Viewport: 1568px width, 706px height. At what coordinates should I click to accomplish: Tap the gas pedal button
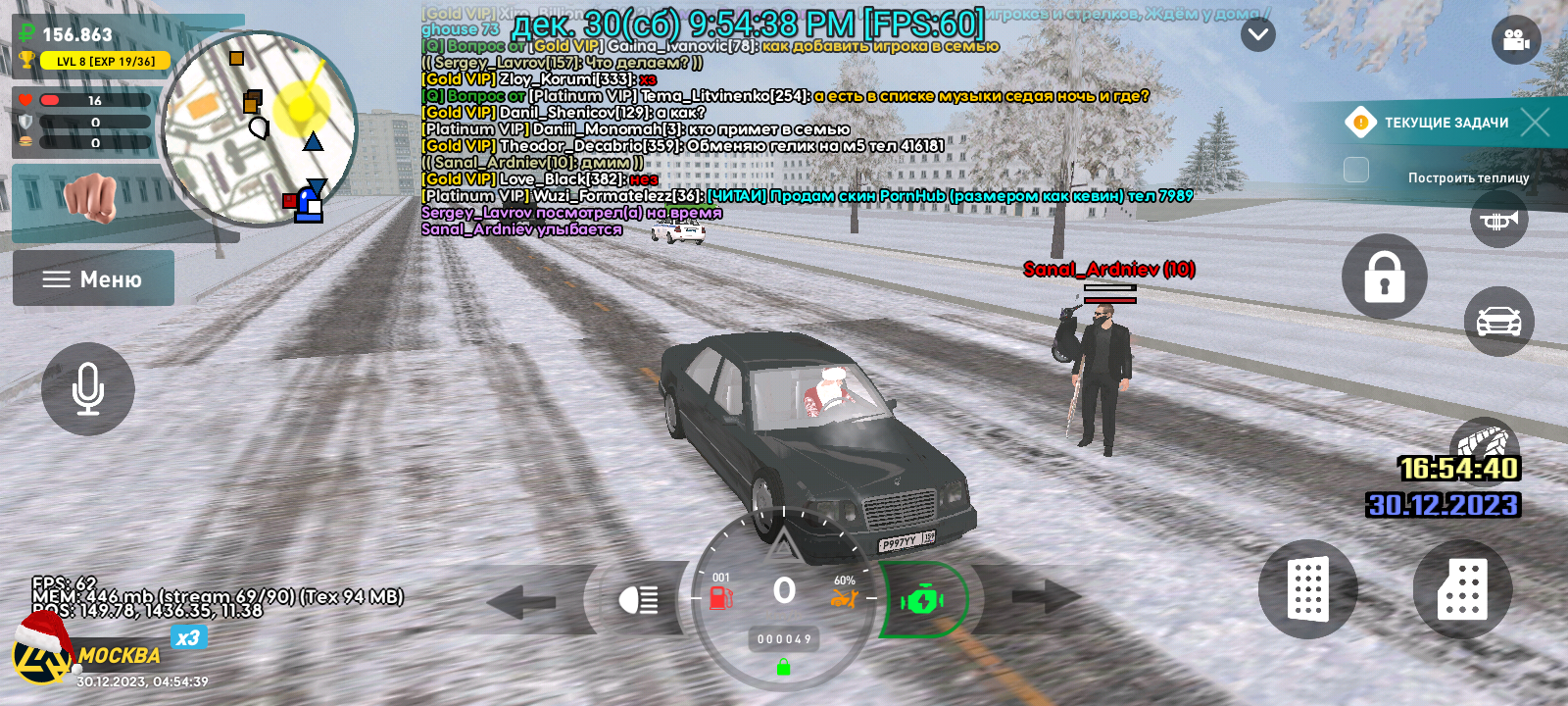click(1462, 589)
